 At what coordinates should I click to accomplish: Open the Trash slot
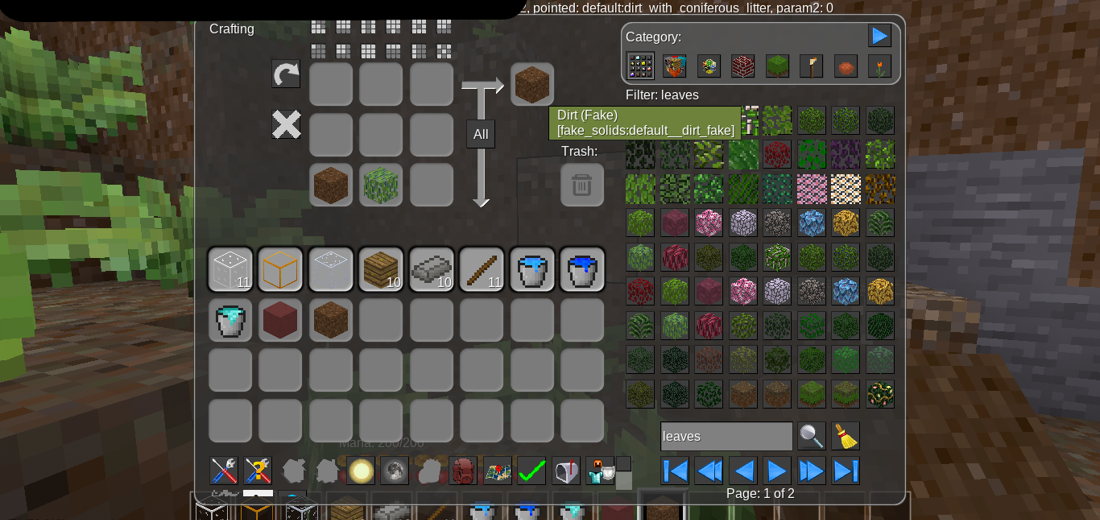click(581, 185)
